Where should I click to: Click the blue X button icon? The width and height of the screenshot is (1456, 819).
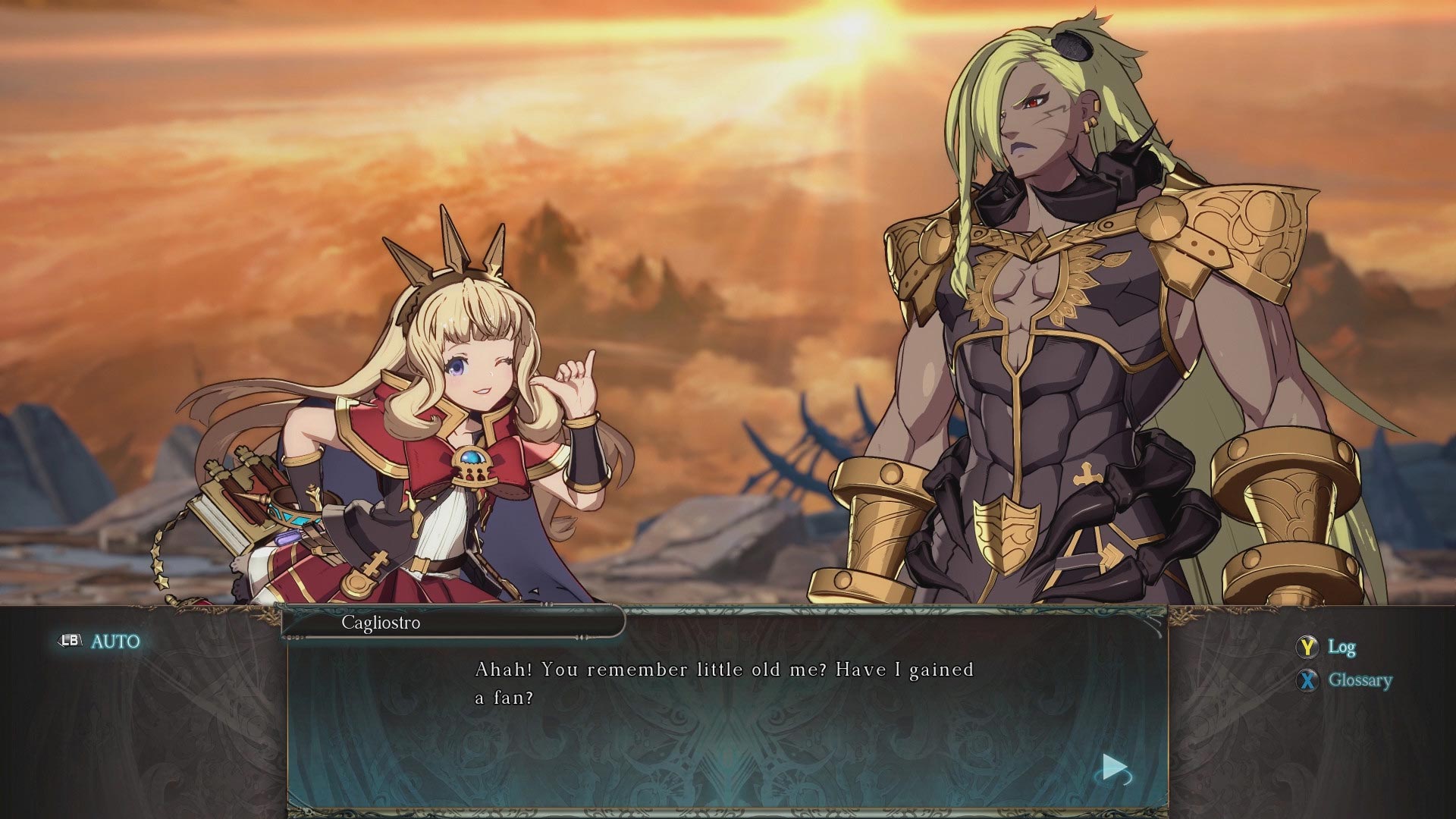1307,680
